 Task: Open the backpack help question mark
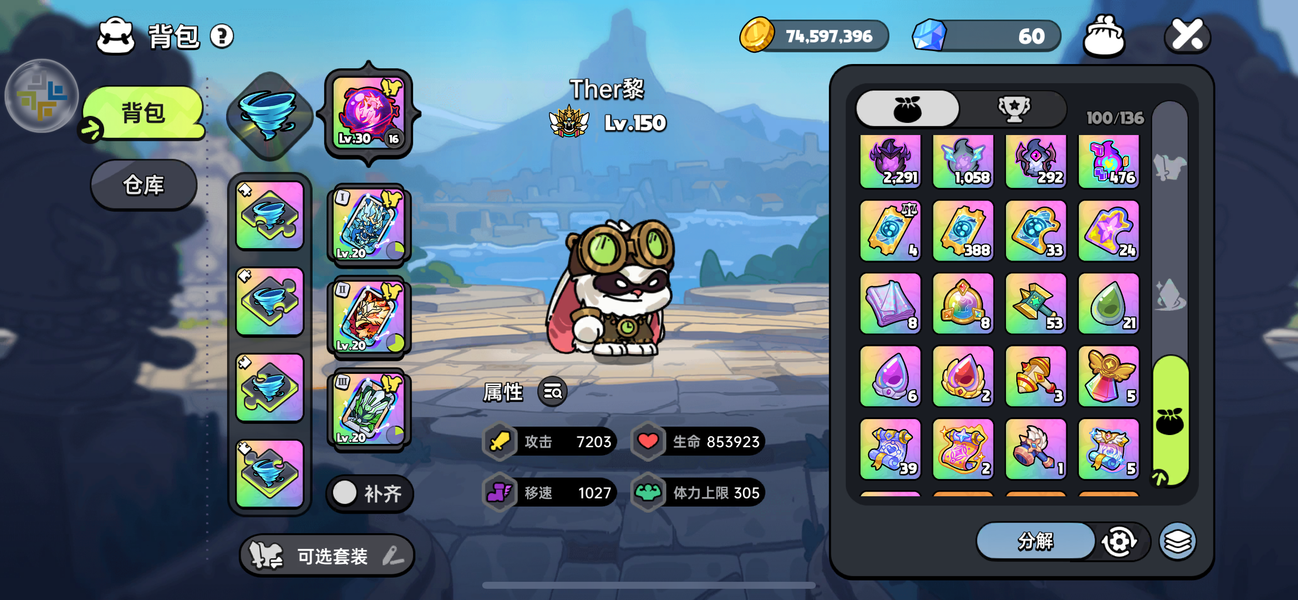(222, 37)
